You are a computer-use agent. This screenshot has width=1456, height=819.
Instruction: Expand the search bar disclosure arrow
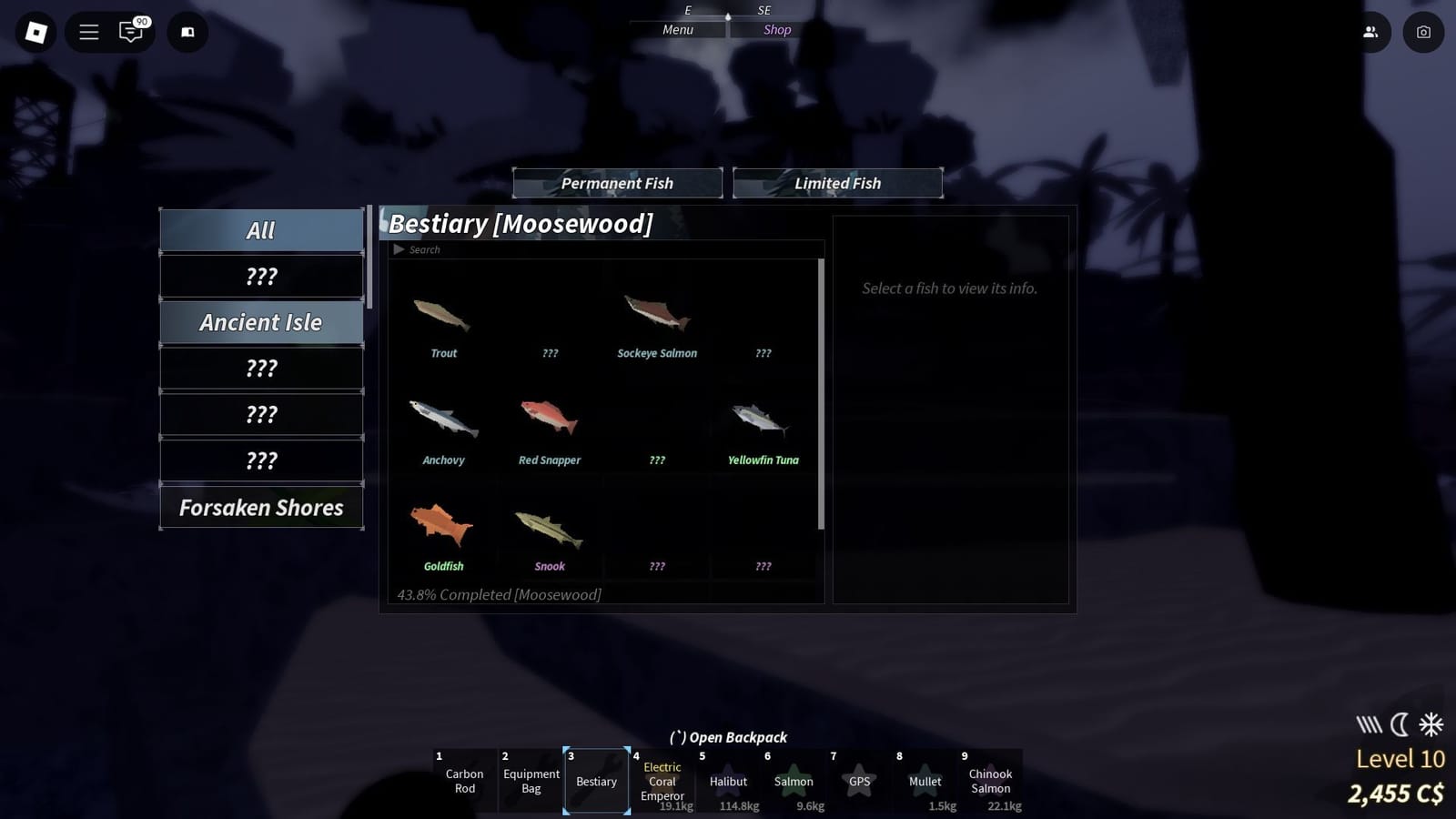399,248
